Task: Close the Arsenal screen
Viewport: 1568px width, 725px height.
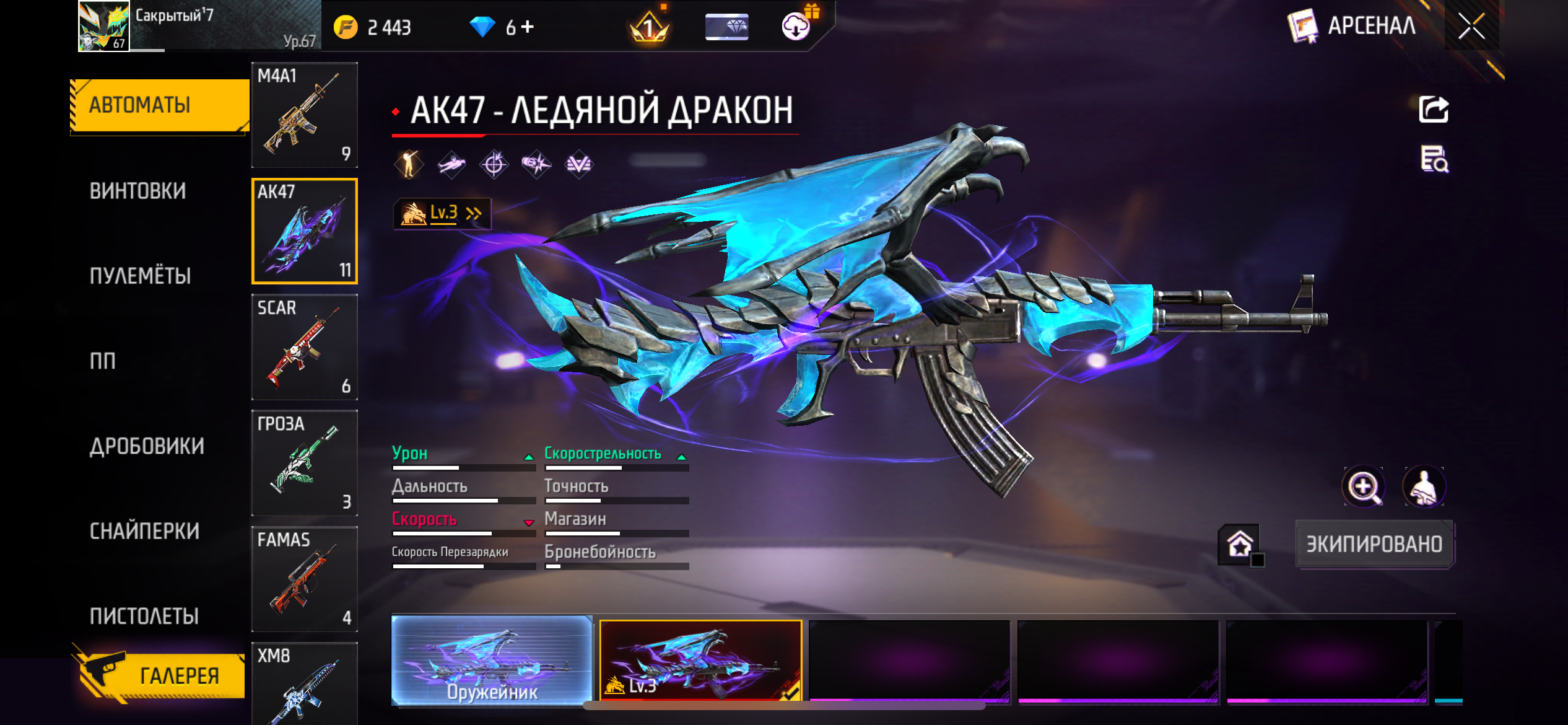Action: pos(1471,26)
